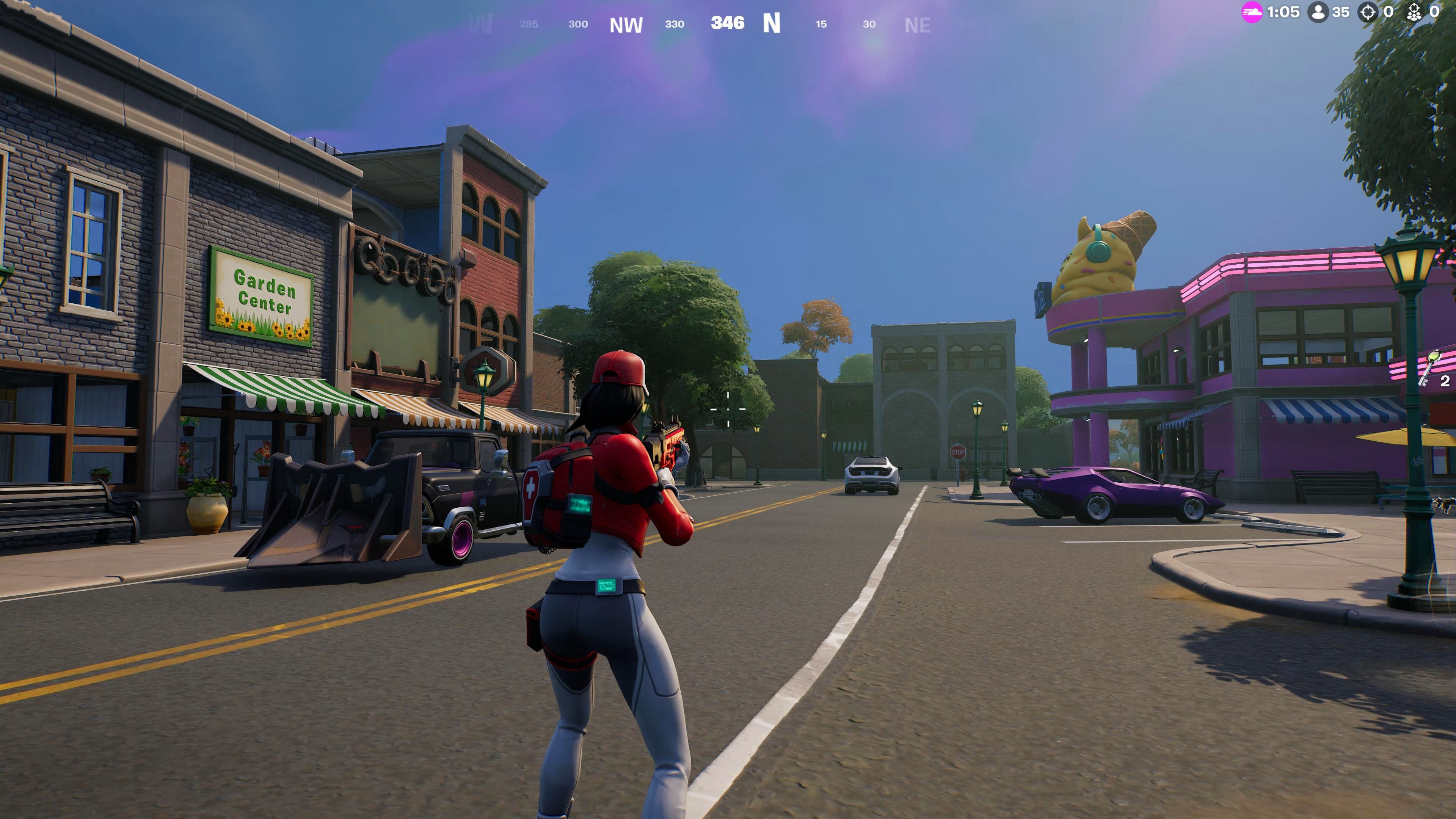The image size is (1456, 819).
Task: Click the silver key item icon
Action: (x=1429, y=369)
